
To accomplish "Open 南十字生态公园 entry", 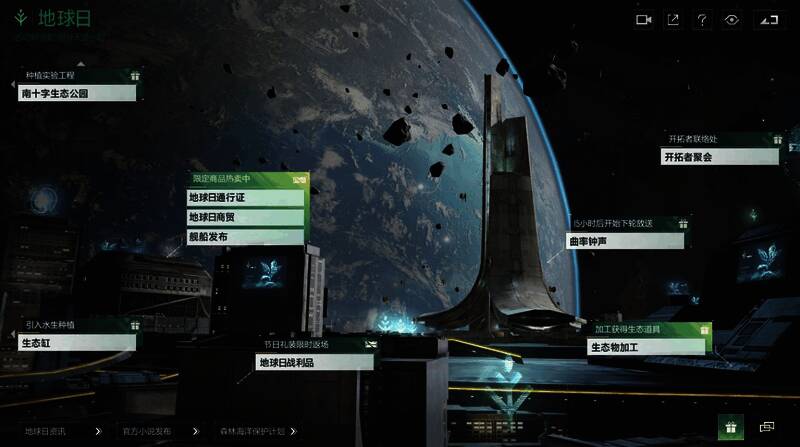I will [x=76, y=93].
